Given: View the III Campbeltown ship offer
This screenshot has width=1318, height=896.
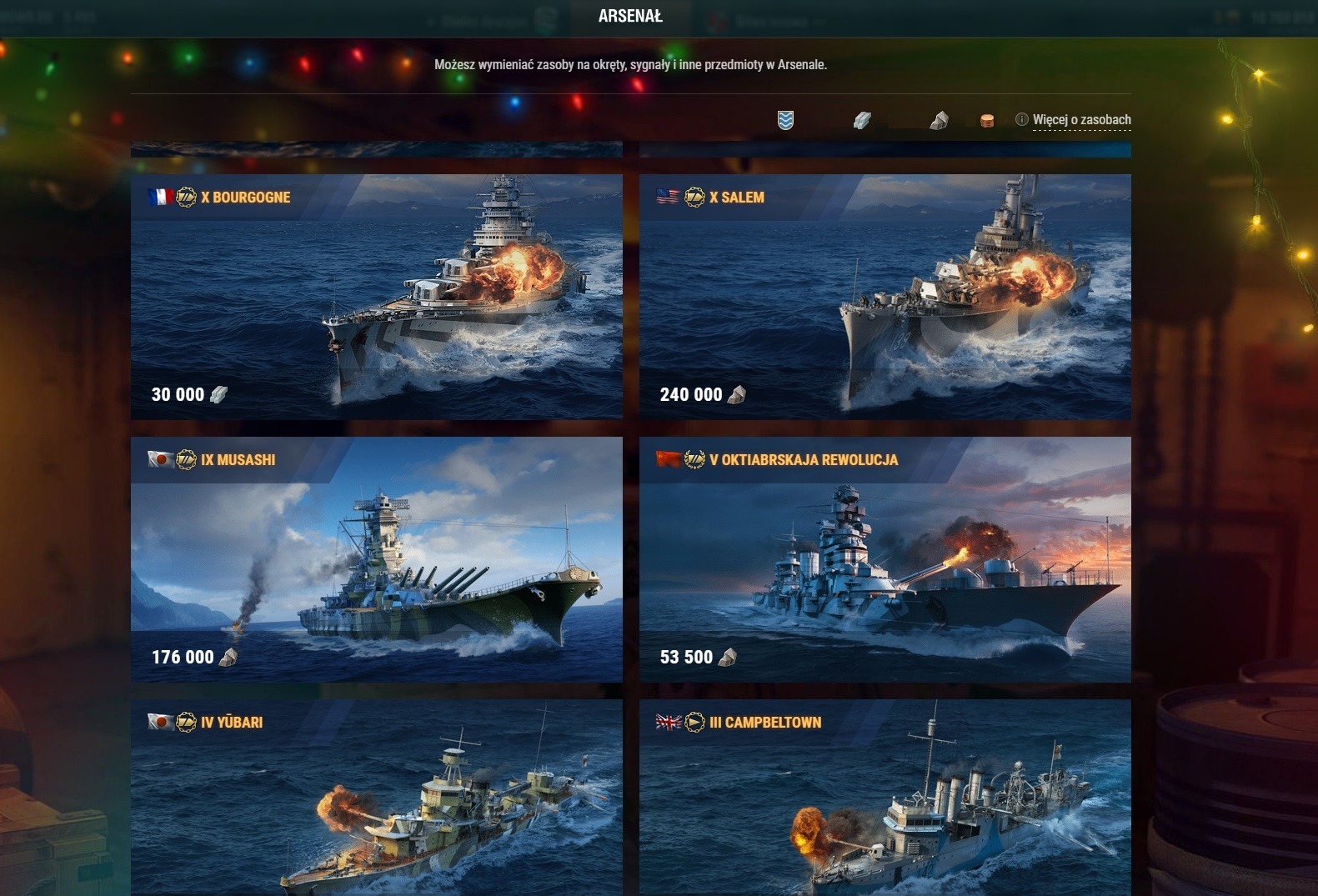Looking at the screenshot, I should coord(885,796).
